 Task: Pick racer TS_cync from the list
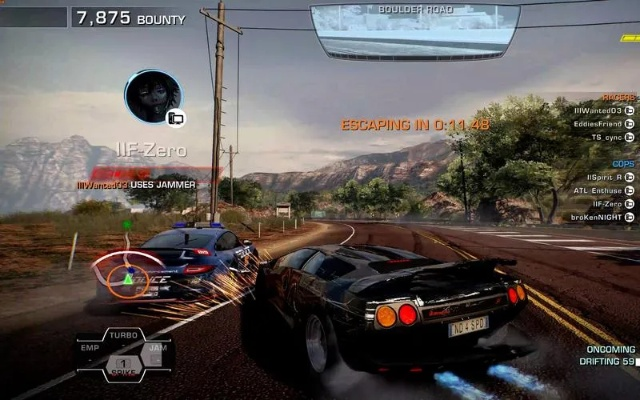pyautogui.click(x=607, y=137)
